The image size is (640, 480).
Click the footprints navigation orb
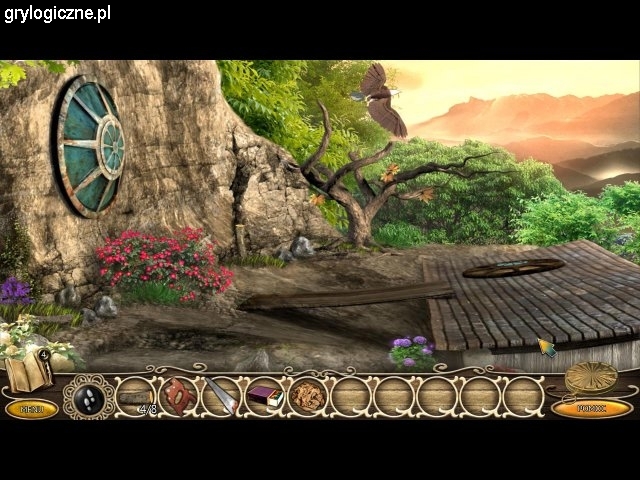[x=88, y=397]
